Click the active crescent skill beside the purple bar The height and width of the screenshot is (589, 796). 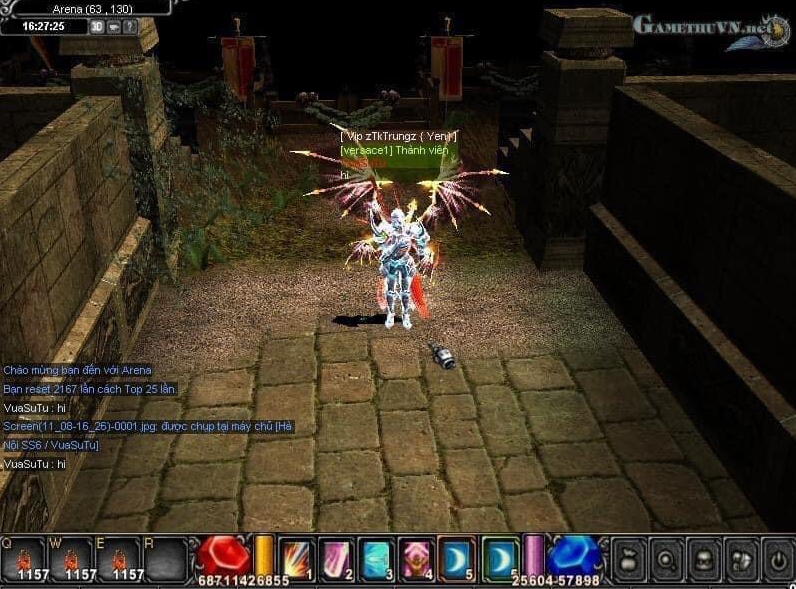pos(500,556)
